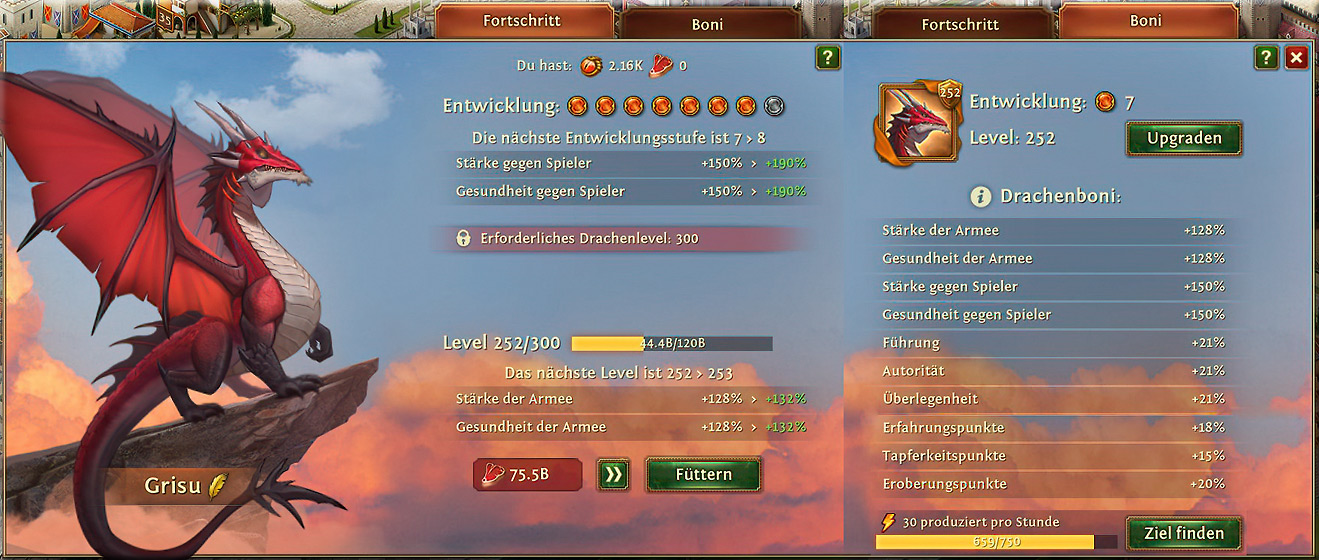This screenshot has height=560, width=1319.
Task: Rename the dragon using the feather beside Grisu
Action: (217, 487)
